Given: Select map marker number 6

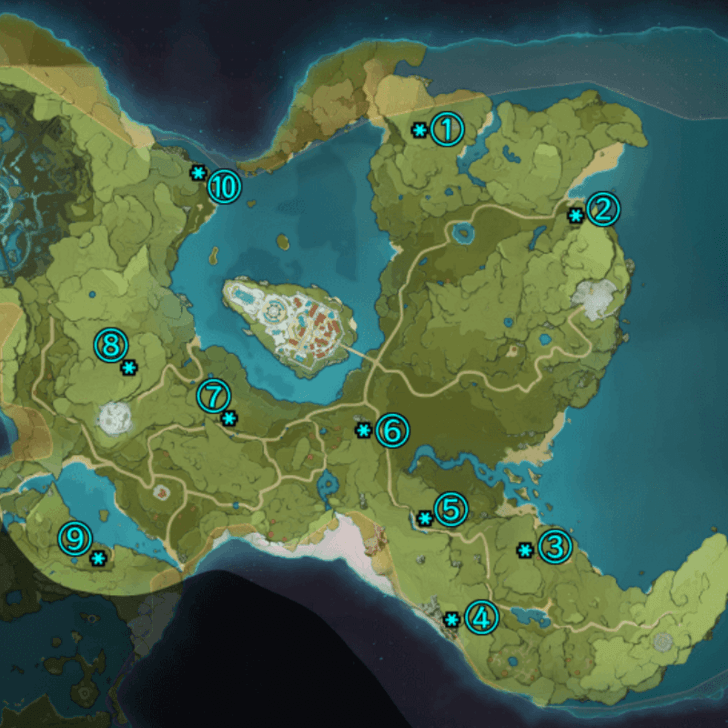Looking at the screenshot, I should point(391,430).
